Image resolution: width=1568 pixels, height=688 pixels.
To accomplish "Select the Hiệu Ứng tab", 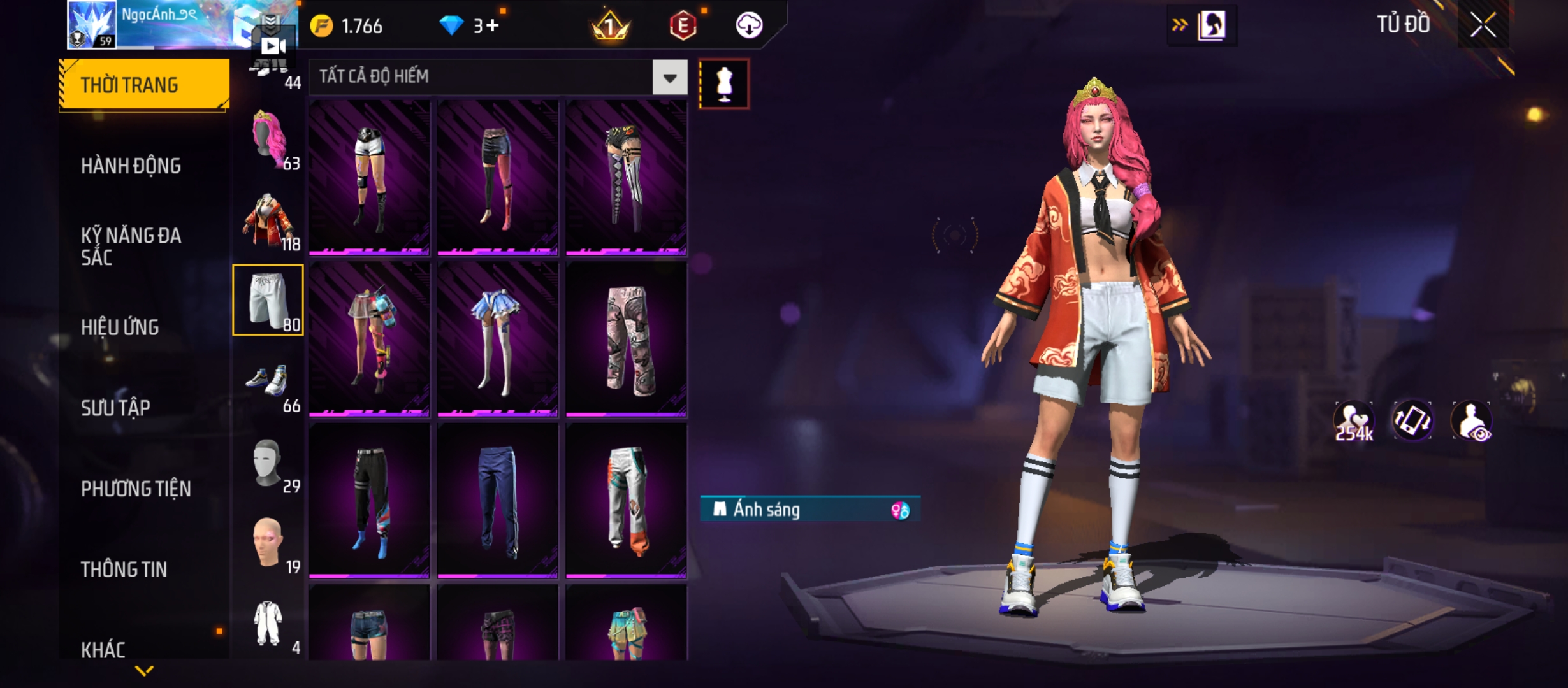I will click(x=120, y=327).
